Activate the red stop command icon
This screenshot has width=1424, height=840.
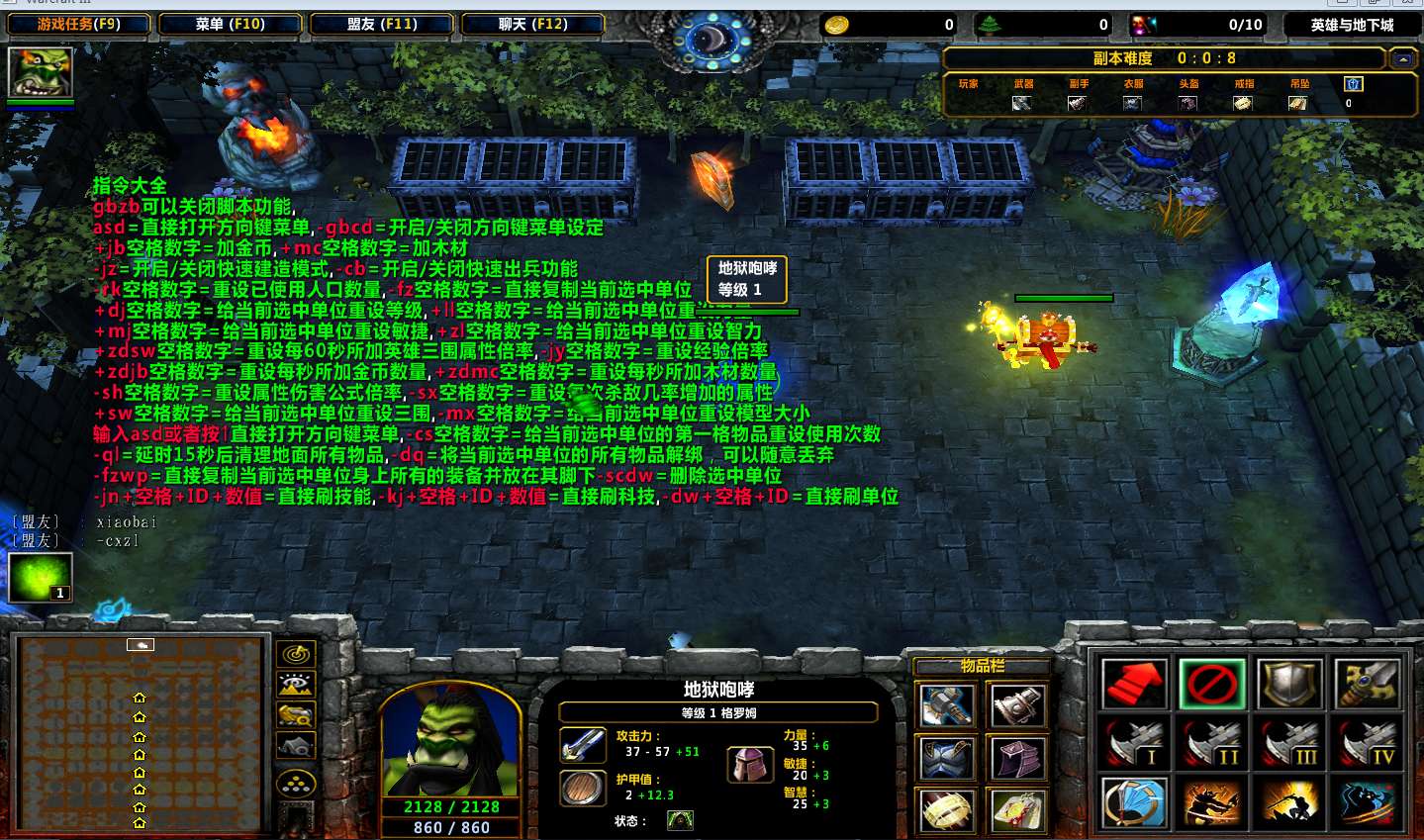[x=1212, y=684]
